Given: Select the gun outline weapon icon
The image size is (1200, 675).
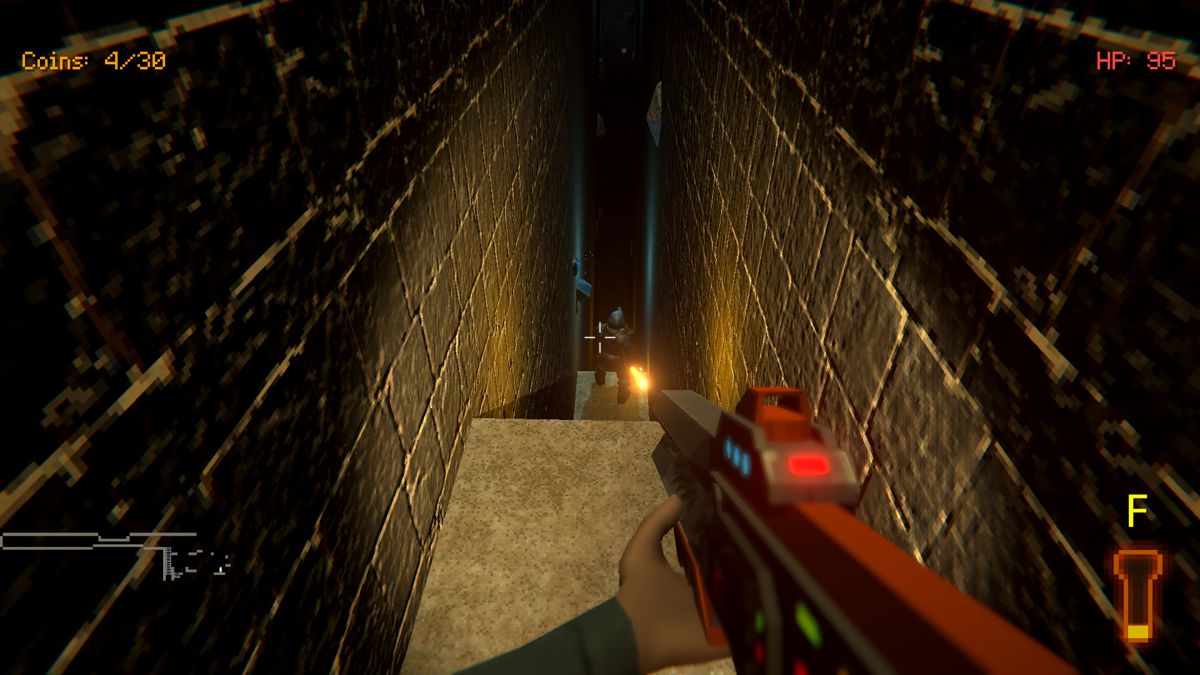Looking at the screenshot, I should 115,551.
